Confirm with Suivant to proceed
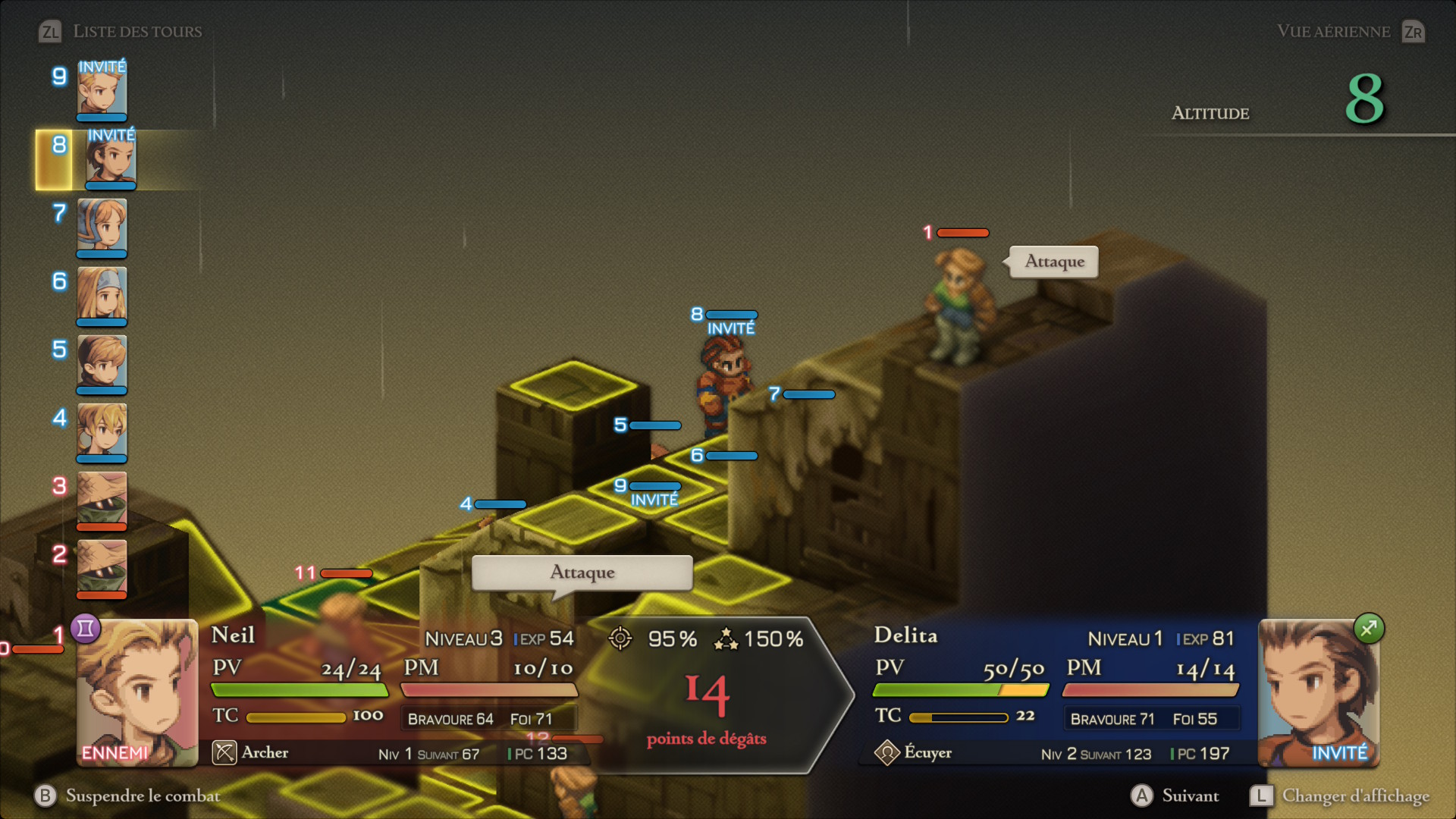The width and height of the screenshot is (1456, 819). point(1175,795)
